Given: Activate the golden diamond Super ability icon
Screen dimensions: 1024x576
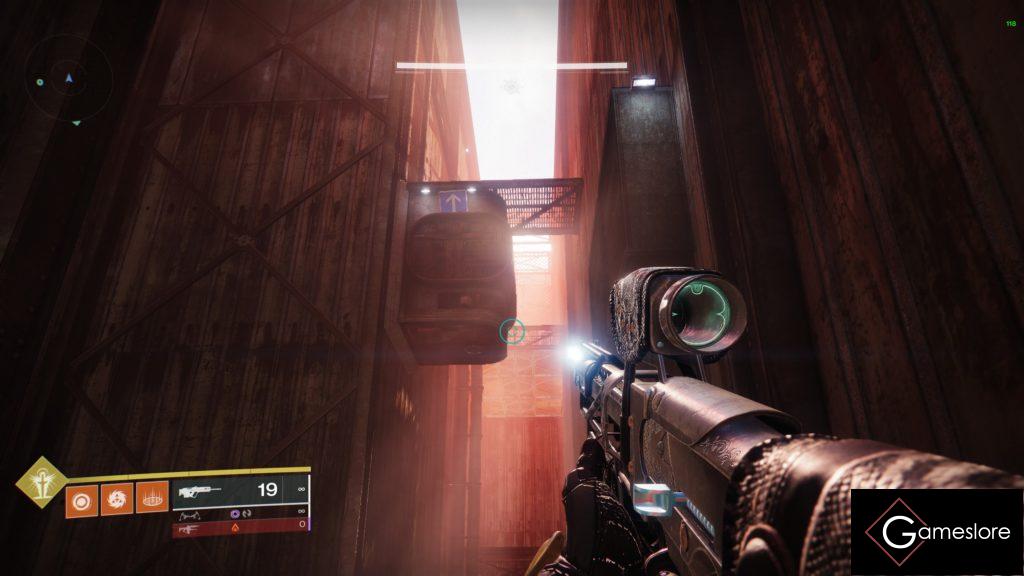Looking at the screenshot, I should coord(40,482).
